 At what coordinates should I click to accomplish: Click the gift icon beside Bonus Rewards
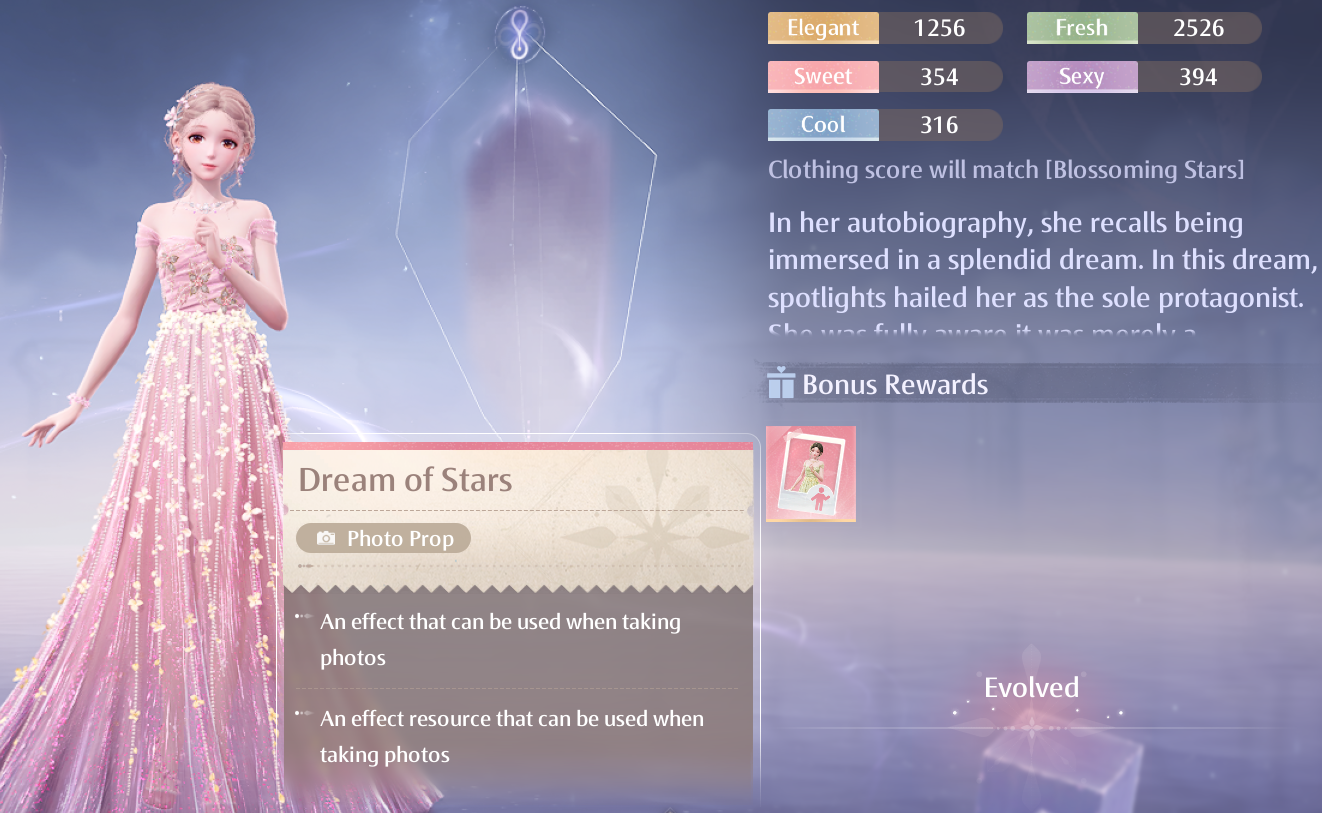(x=779, y=383)
